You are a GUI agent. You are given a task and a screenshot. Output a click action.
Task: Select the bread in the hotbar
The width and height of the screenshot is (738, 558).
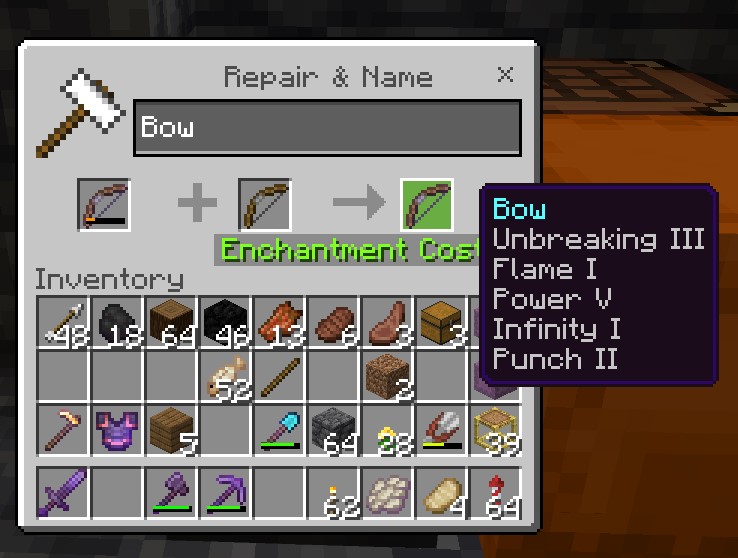441,493
